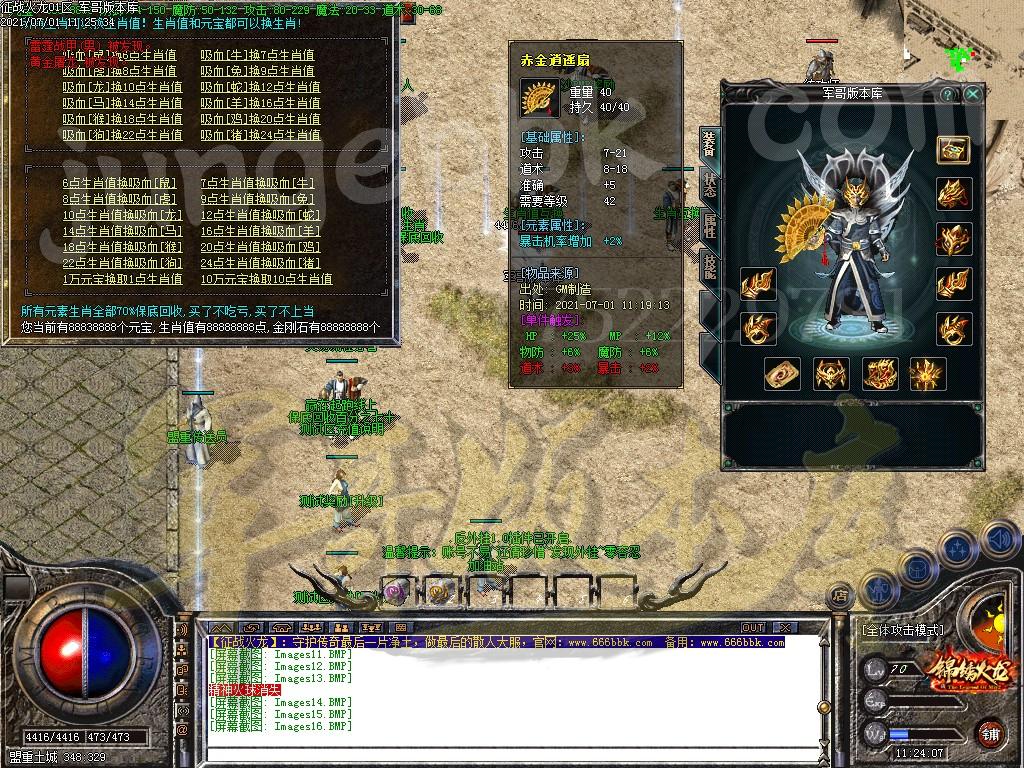This screenshot has height=768, width=1024.
Task: Open the character figure menu icon
Action: (877, 588)
